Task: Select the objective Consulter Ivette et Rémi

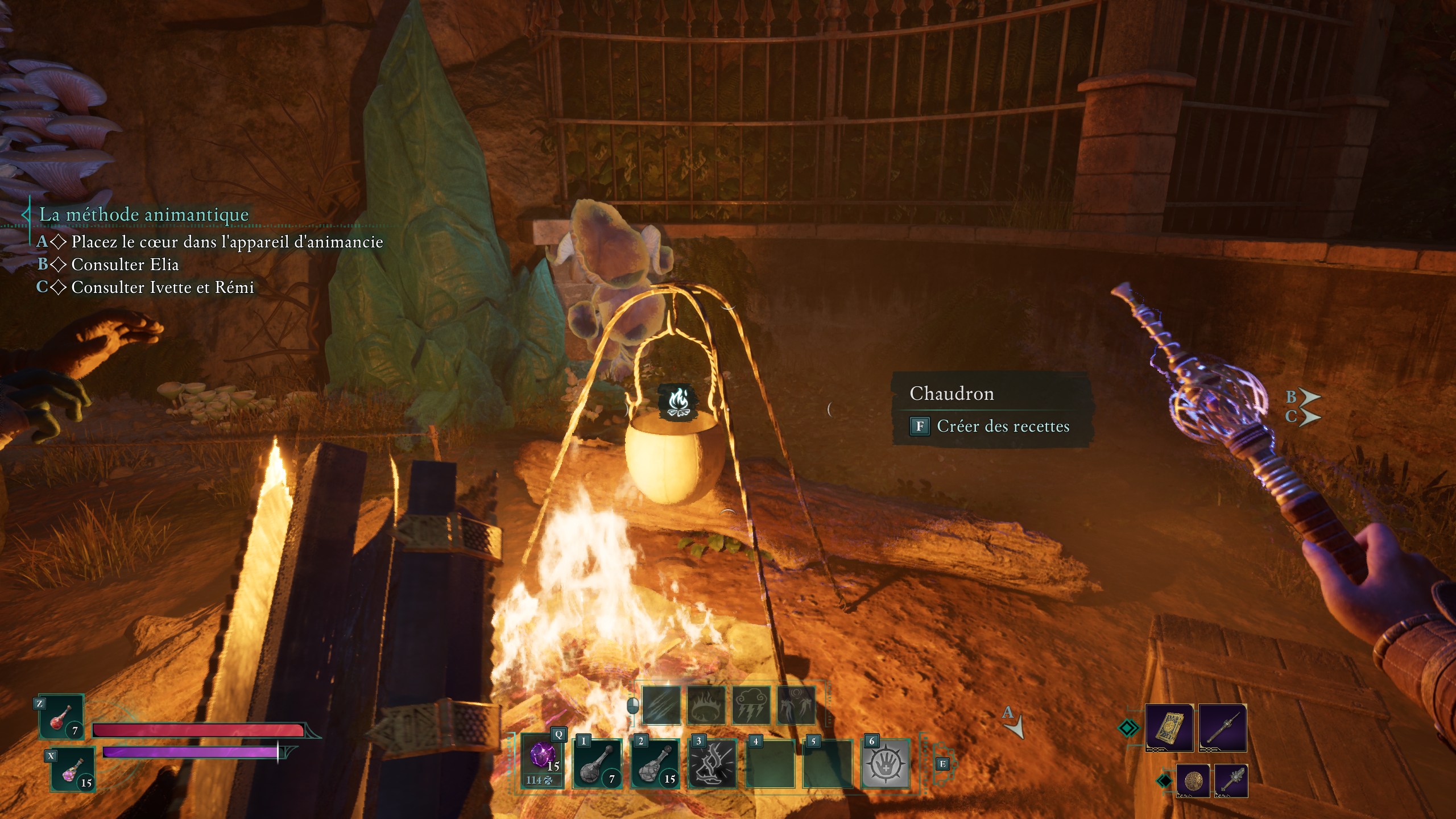Action: pos(163,287)
